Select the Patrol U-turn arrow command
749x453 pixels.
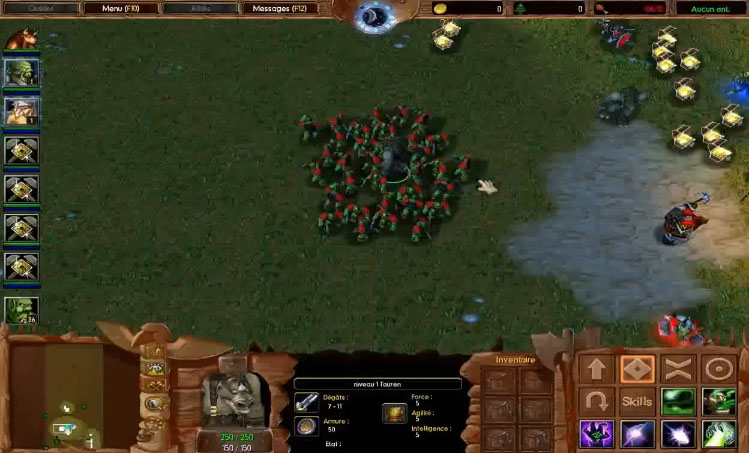(597, 402)
